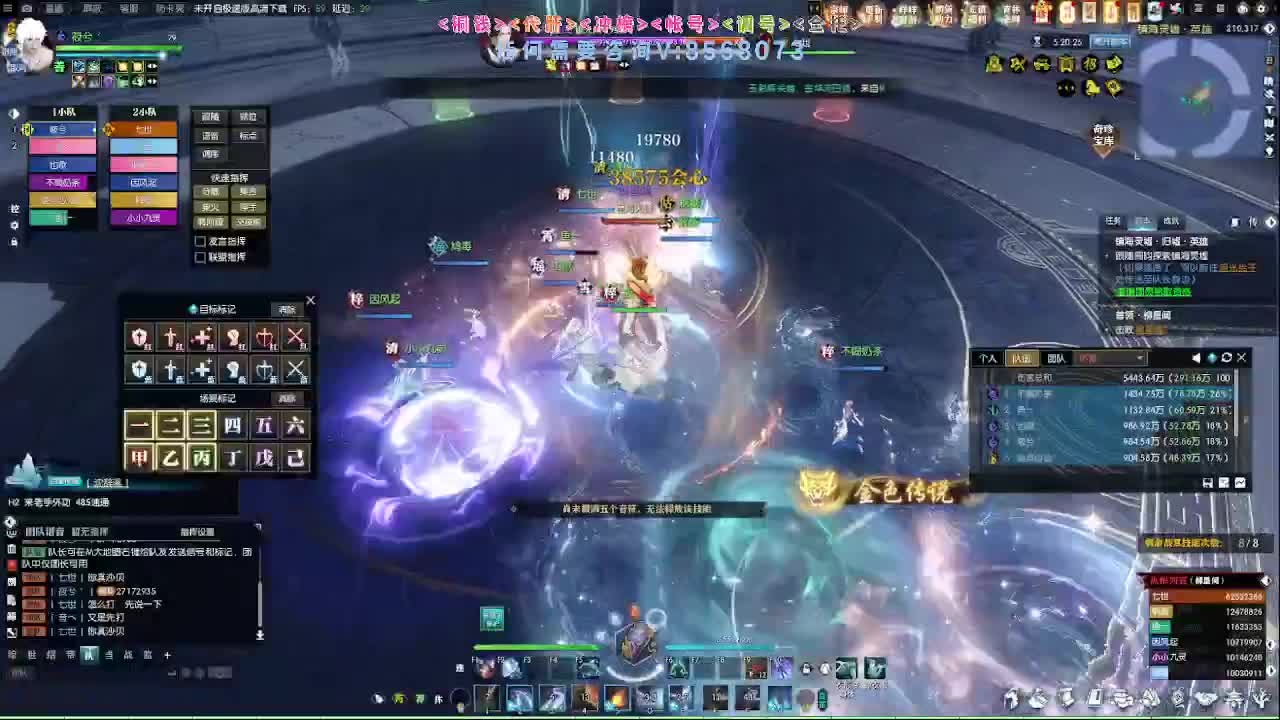
Task: Enable the 联盟指挥 checkbox
Action: [201, 257]
